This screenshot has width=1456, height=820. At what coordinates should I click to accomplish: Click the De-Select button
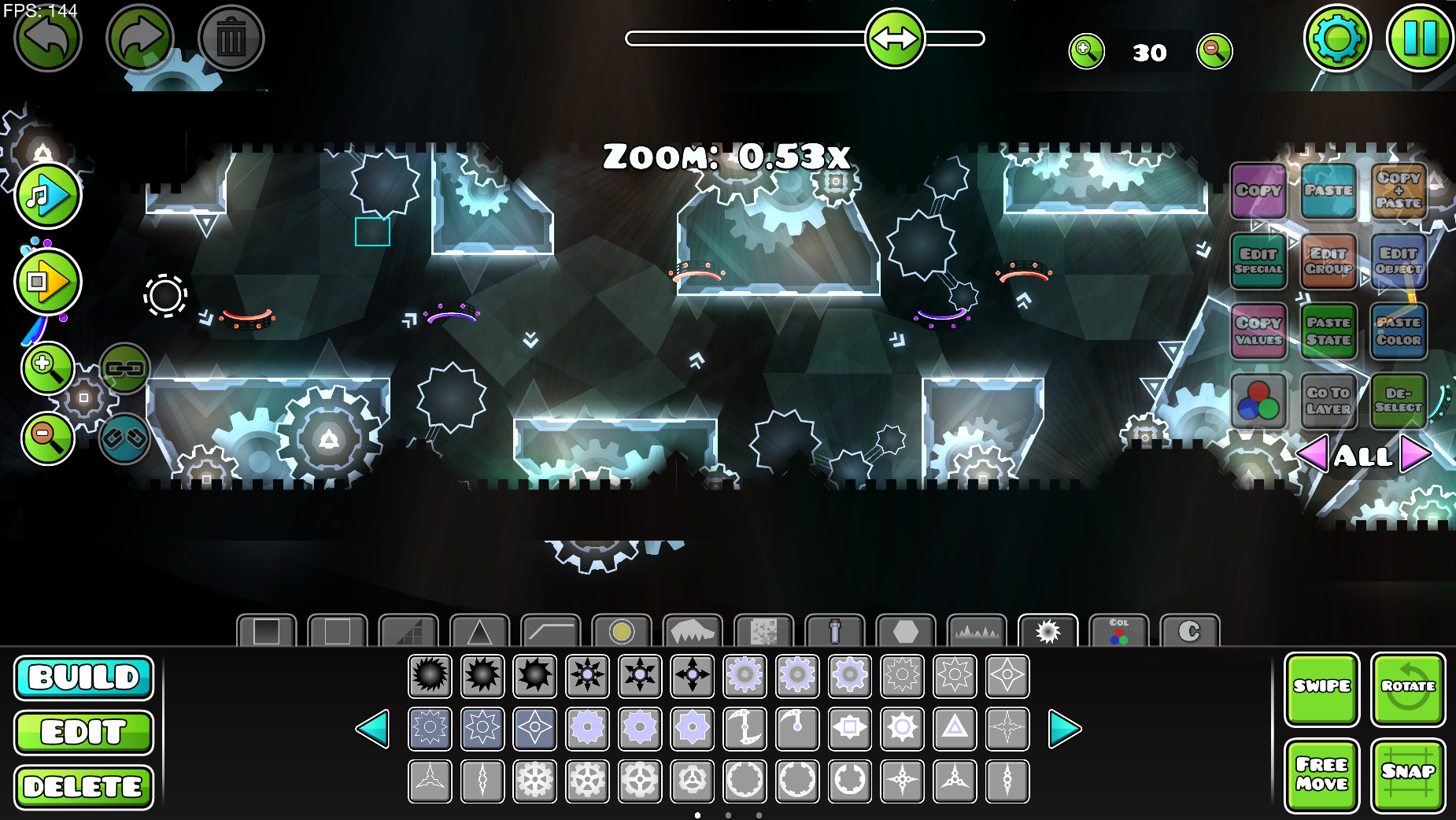pyautogui.click(x=1399, y=401)
